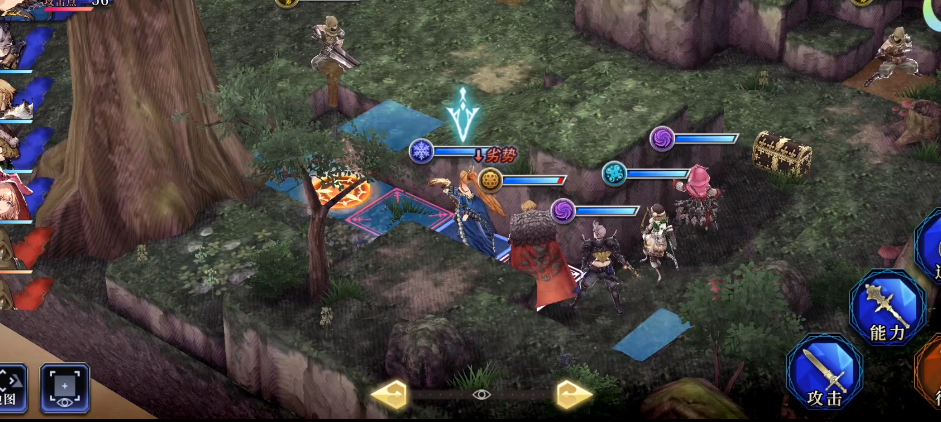Activate the focus frame eye button
Image resolution: width=941 pixels, height=422 pixels.
point(65,387)
